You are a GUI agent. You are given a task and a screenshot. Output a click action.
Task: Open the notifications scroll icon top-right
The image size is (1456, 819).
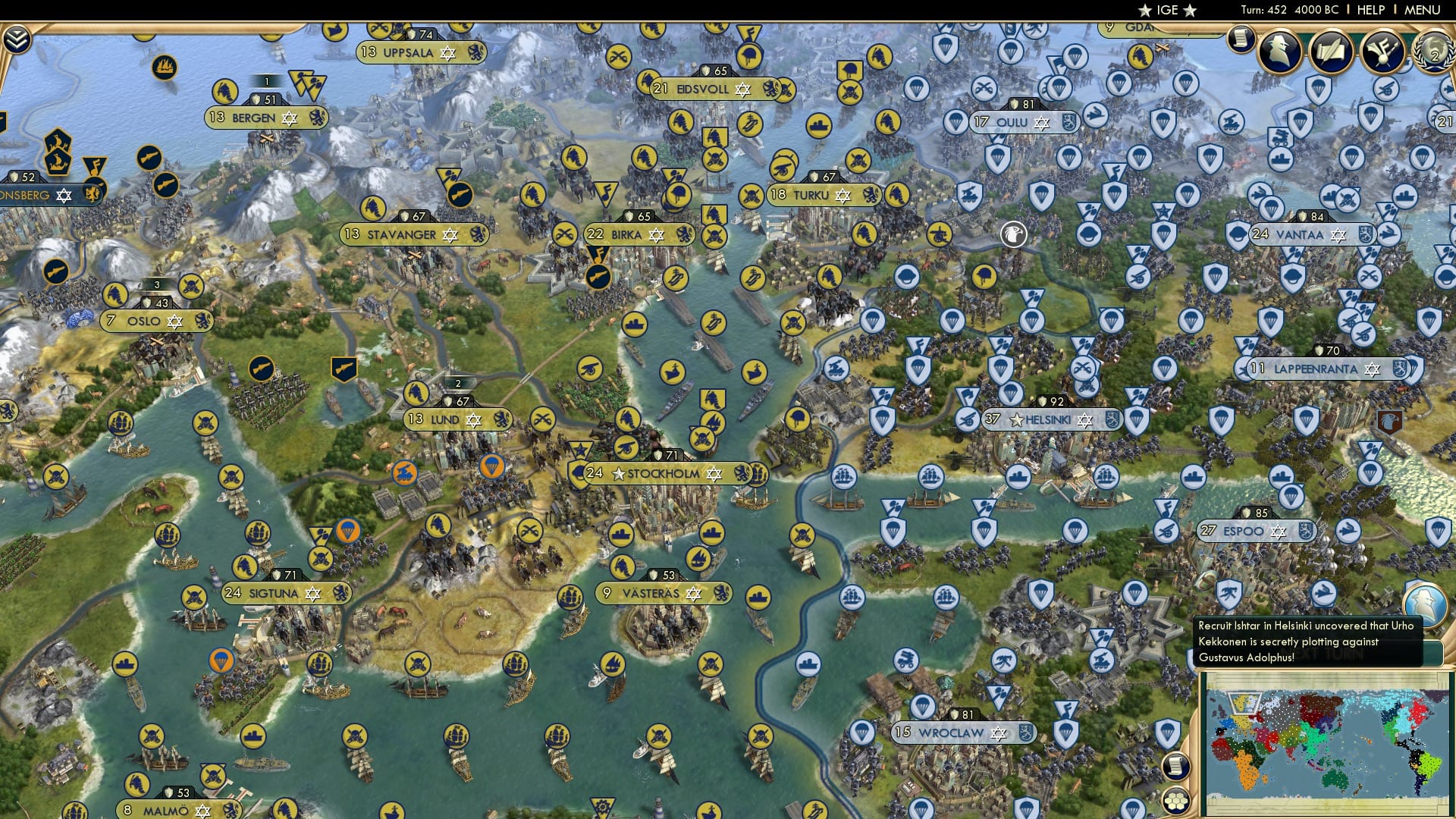1241,39
